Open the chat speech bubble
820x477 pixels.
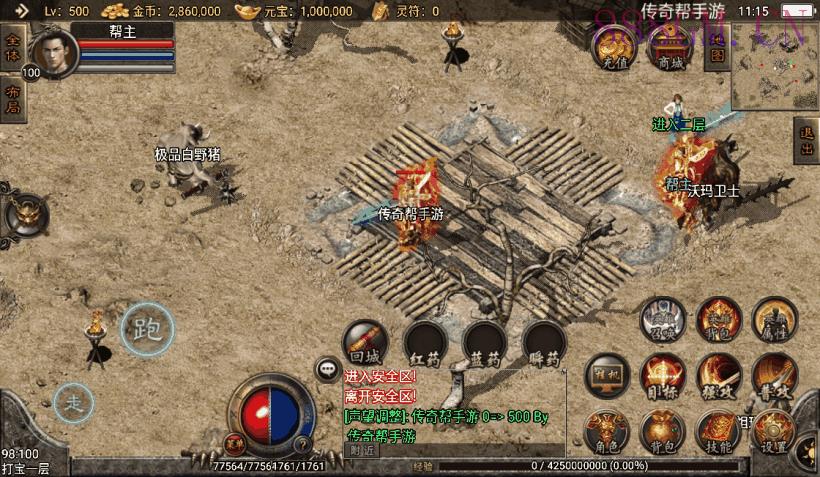[328, 369]
